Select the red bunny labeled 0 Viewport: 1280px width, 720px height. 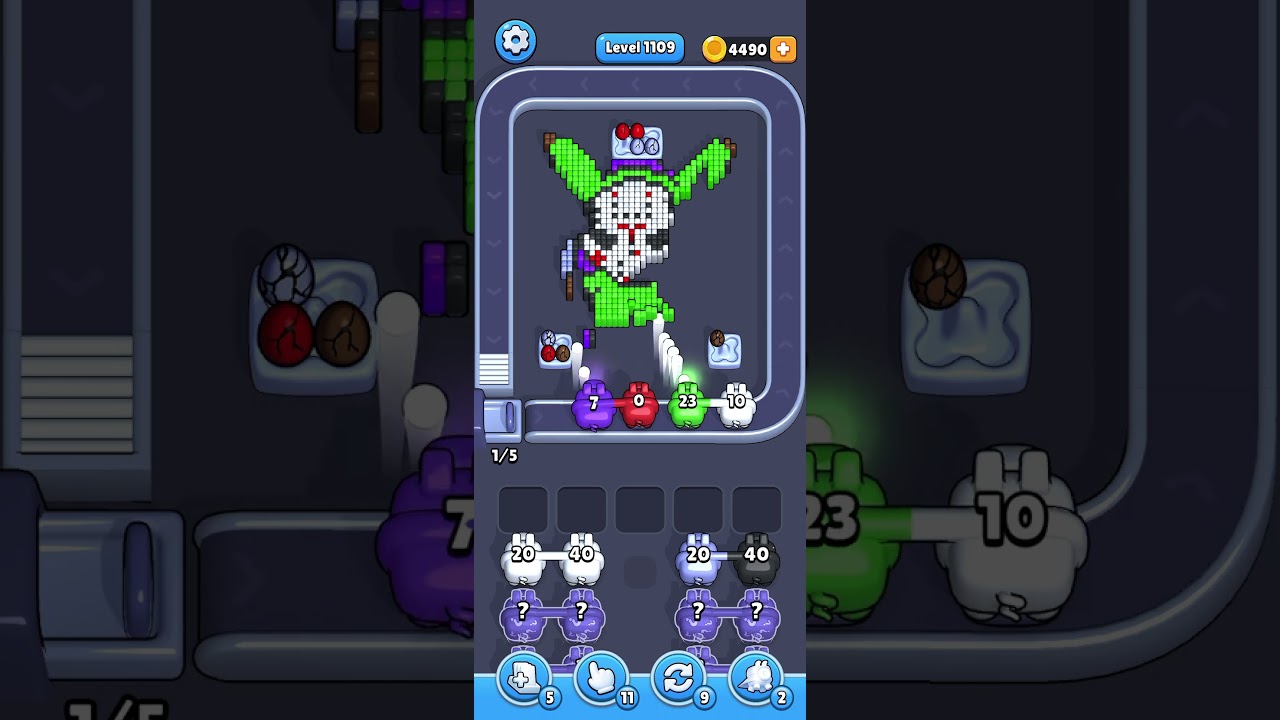point(639,404)
